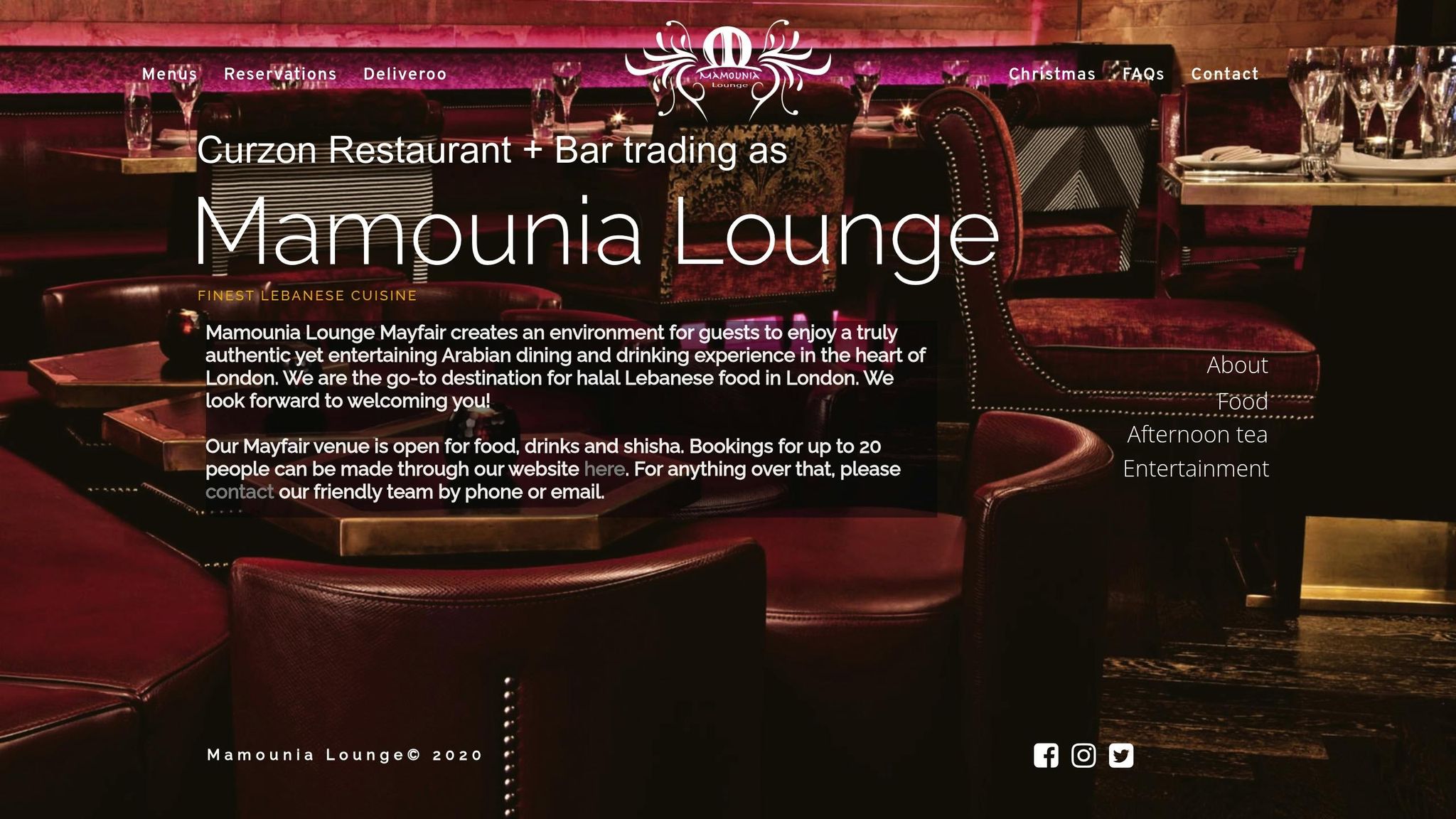This screenshot has width=1456, height=819.
Task: Navigate to the About section
Action: tap(1236, 365)
